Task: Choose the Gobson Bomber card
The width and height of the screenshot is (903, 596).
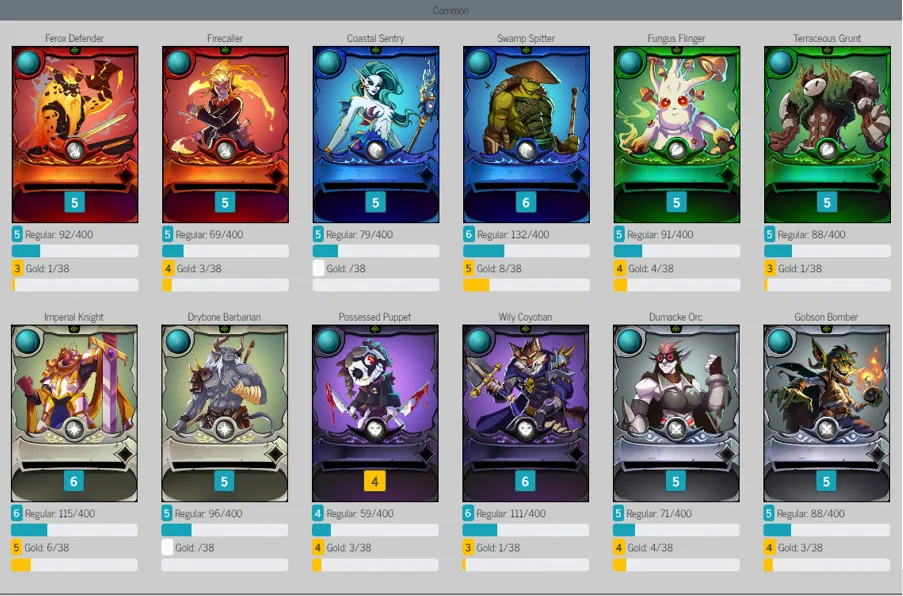Action: tap(826, 412)
